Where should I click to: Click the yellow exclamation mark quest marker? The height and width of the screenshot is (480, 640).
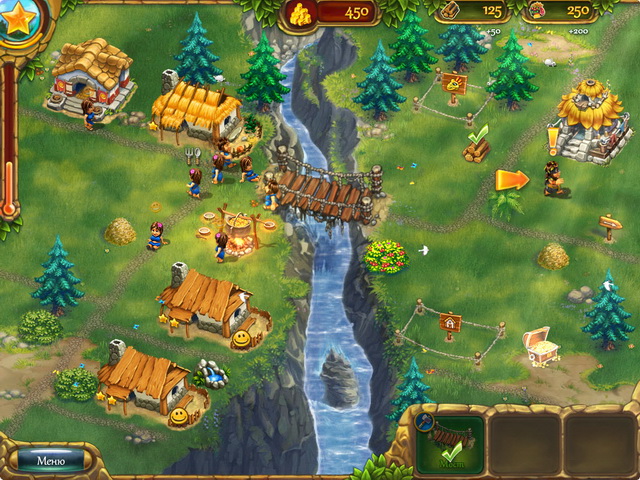[551, 138]
